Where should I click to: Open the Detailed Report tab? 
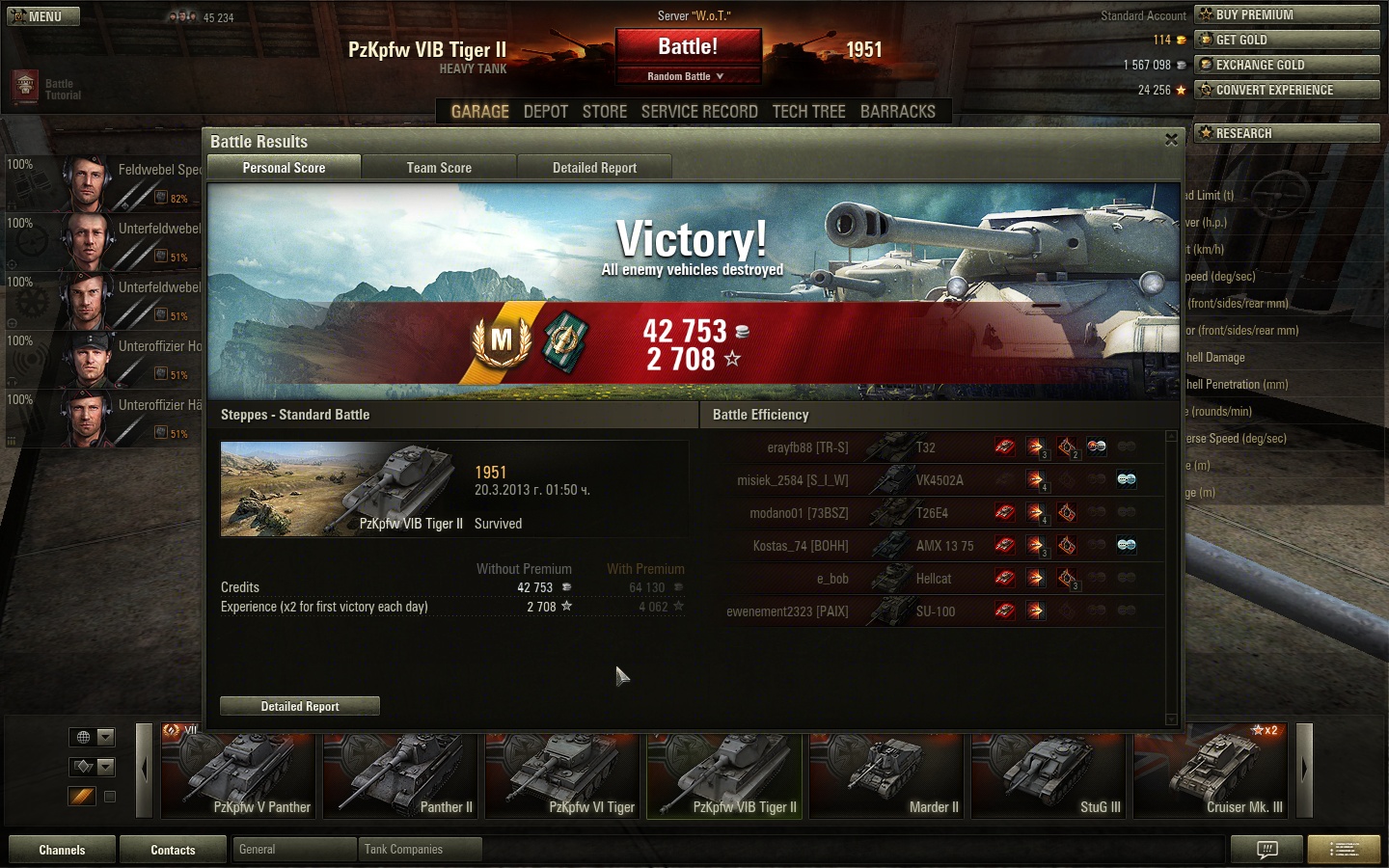(594, 168)
